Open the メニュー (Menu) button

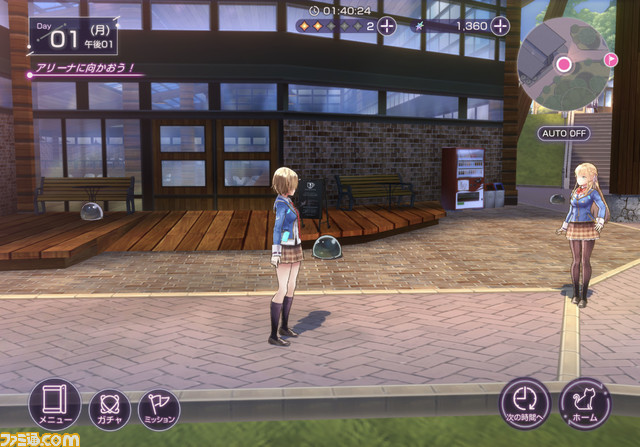54,404
